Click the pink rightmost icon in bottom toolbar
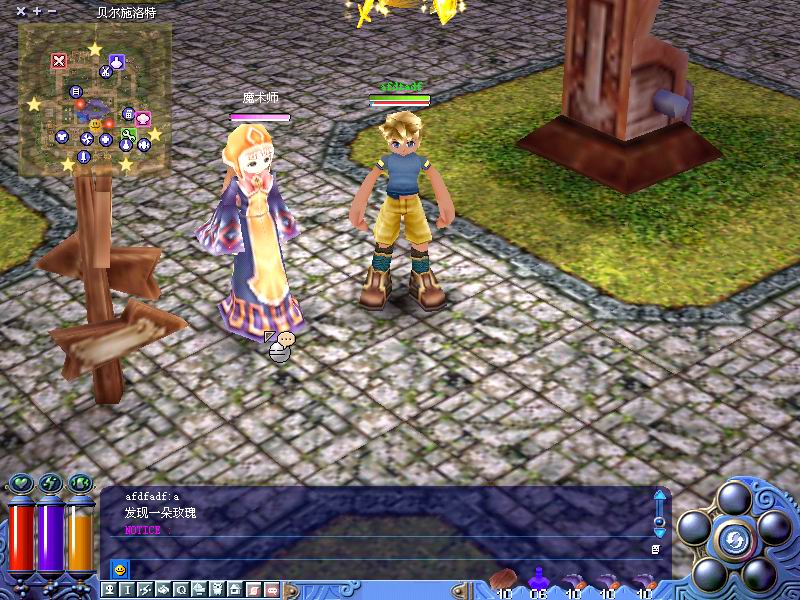 pos(271,590)
